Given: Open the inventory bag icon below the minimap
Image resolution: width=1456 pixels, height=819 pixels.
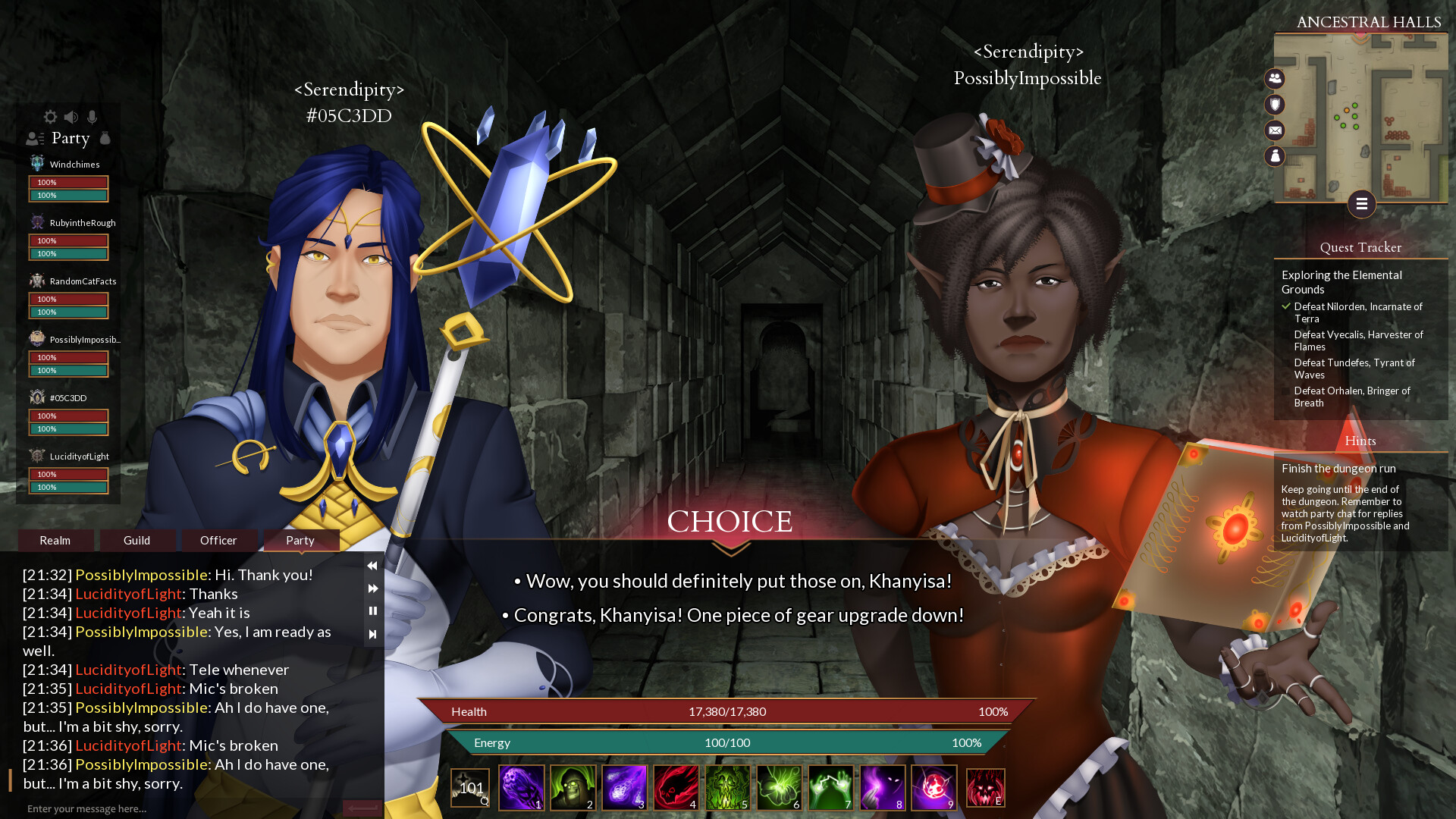Looking at the screenshot, I should coord(1275,156).
